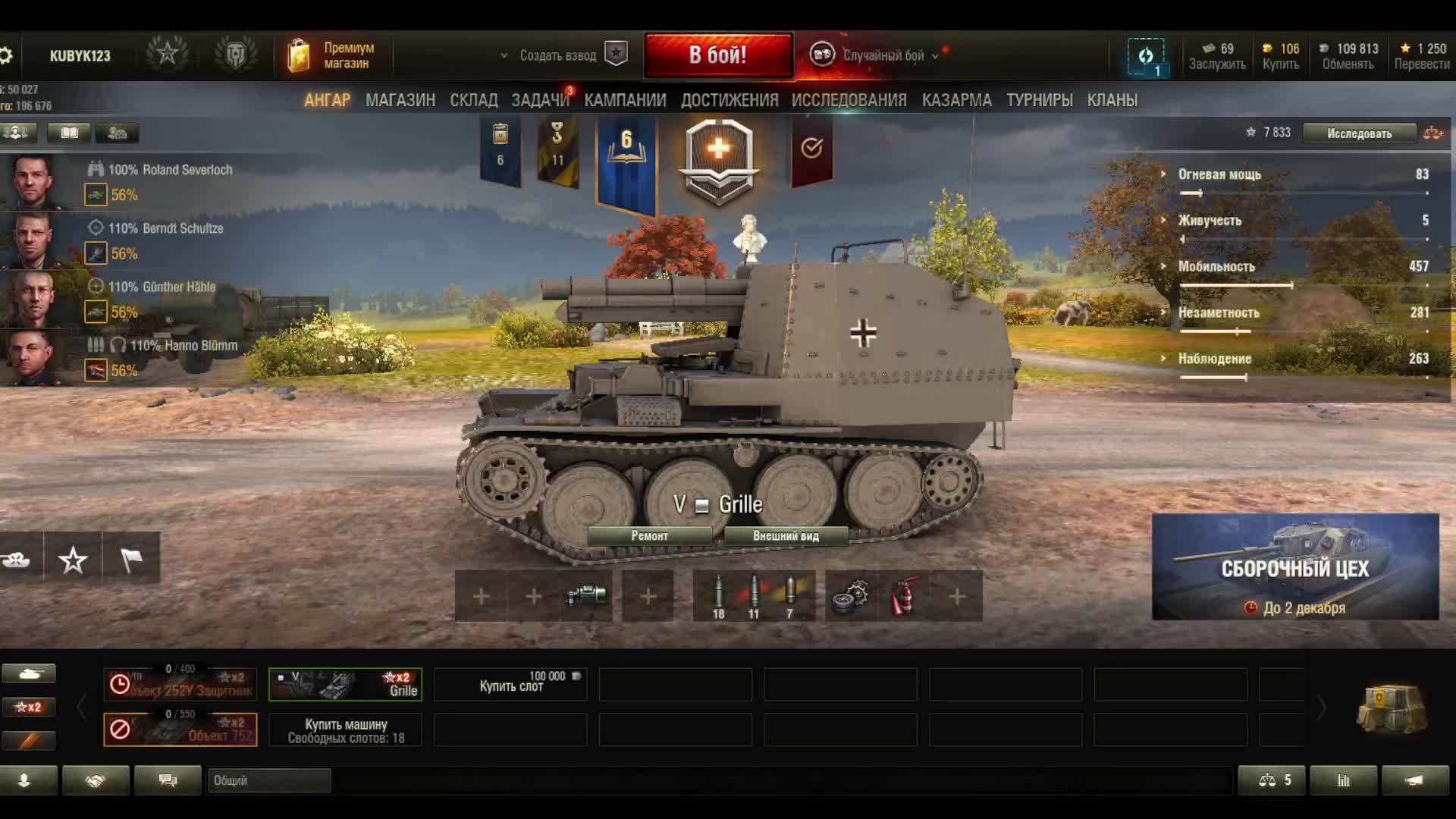The height and width of the screenshot is (819, 1456).
Task: Switch to the МАГАЗИН tab
Action: (x=400, y=100)
